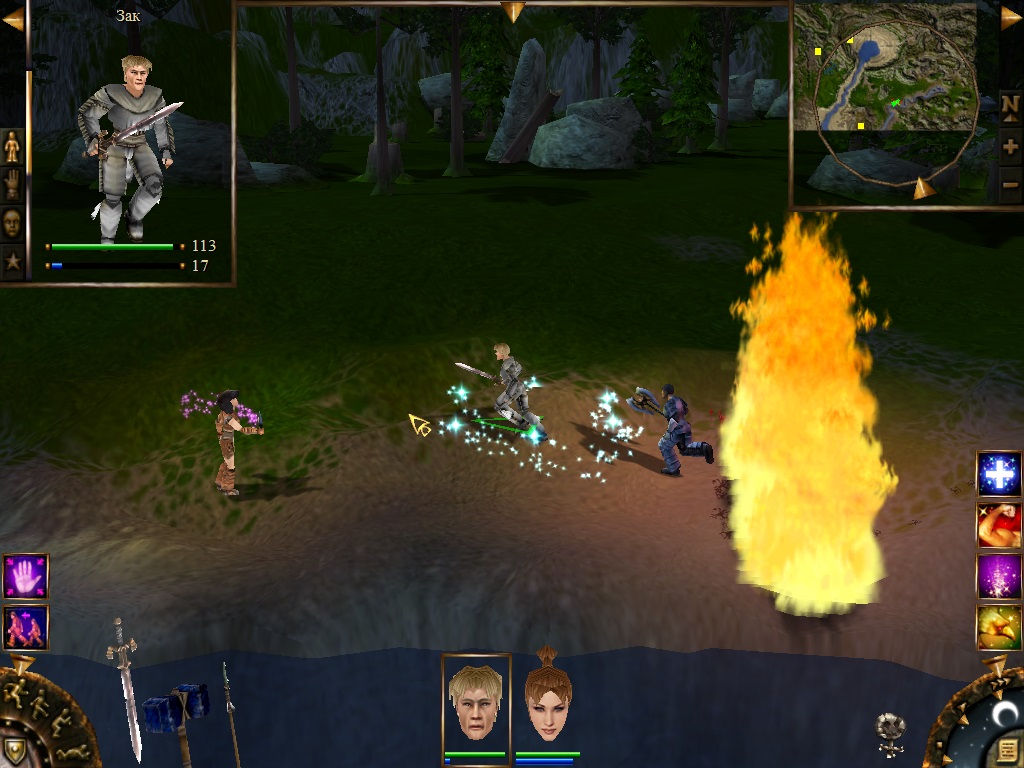Select the crawling stance on the dial
This screenshot has height=768, width=1024.
[72, 752]
